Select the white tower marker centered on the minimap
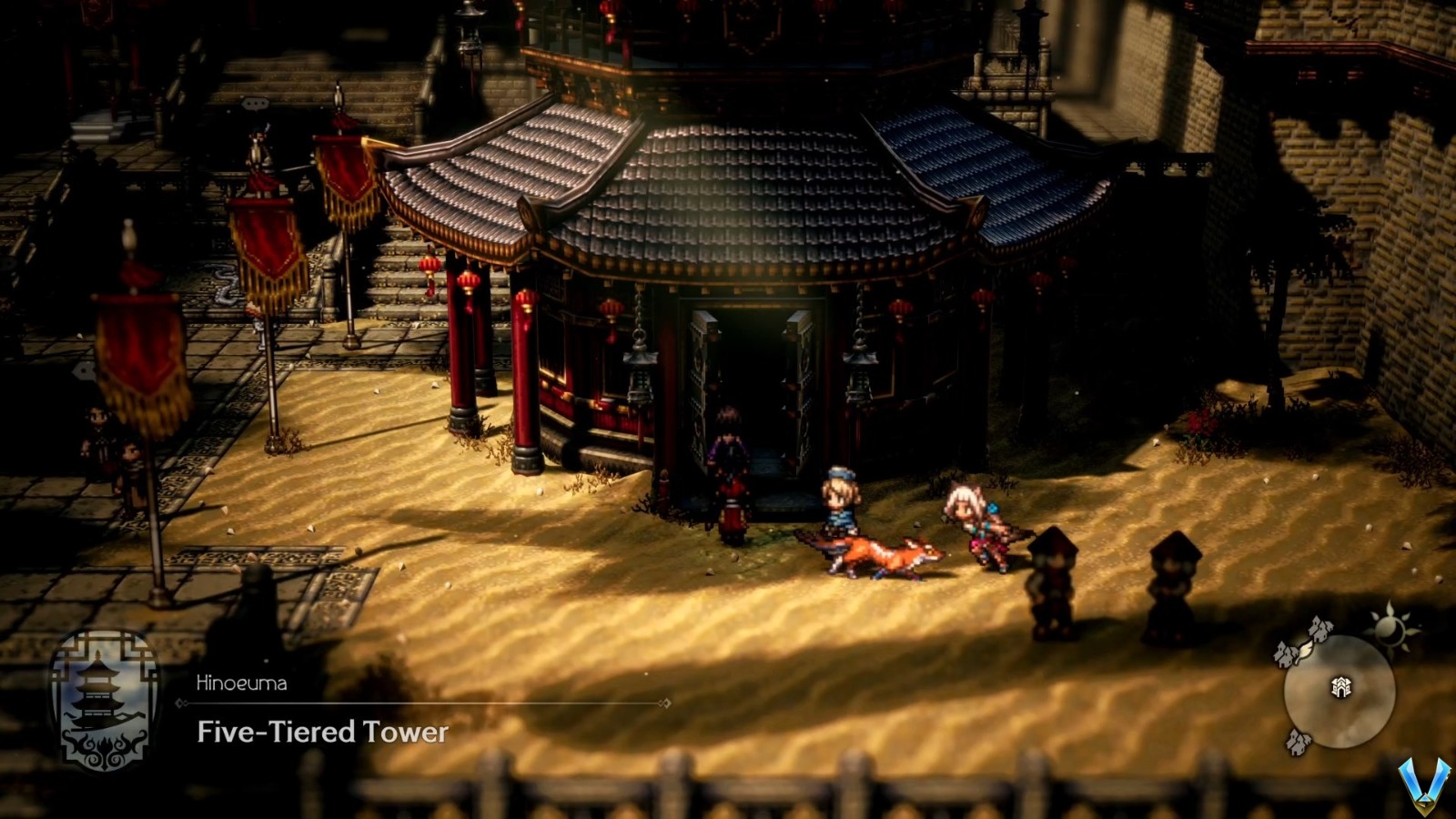Screen dimensions: 1456x819 click(x=1341, y=688)
